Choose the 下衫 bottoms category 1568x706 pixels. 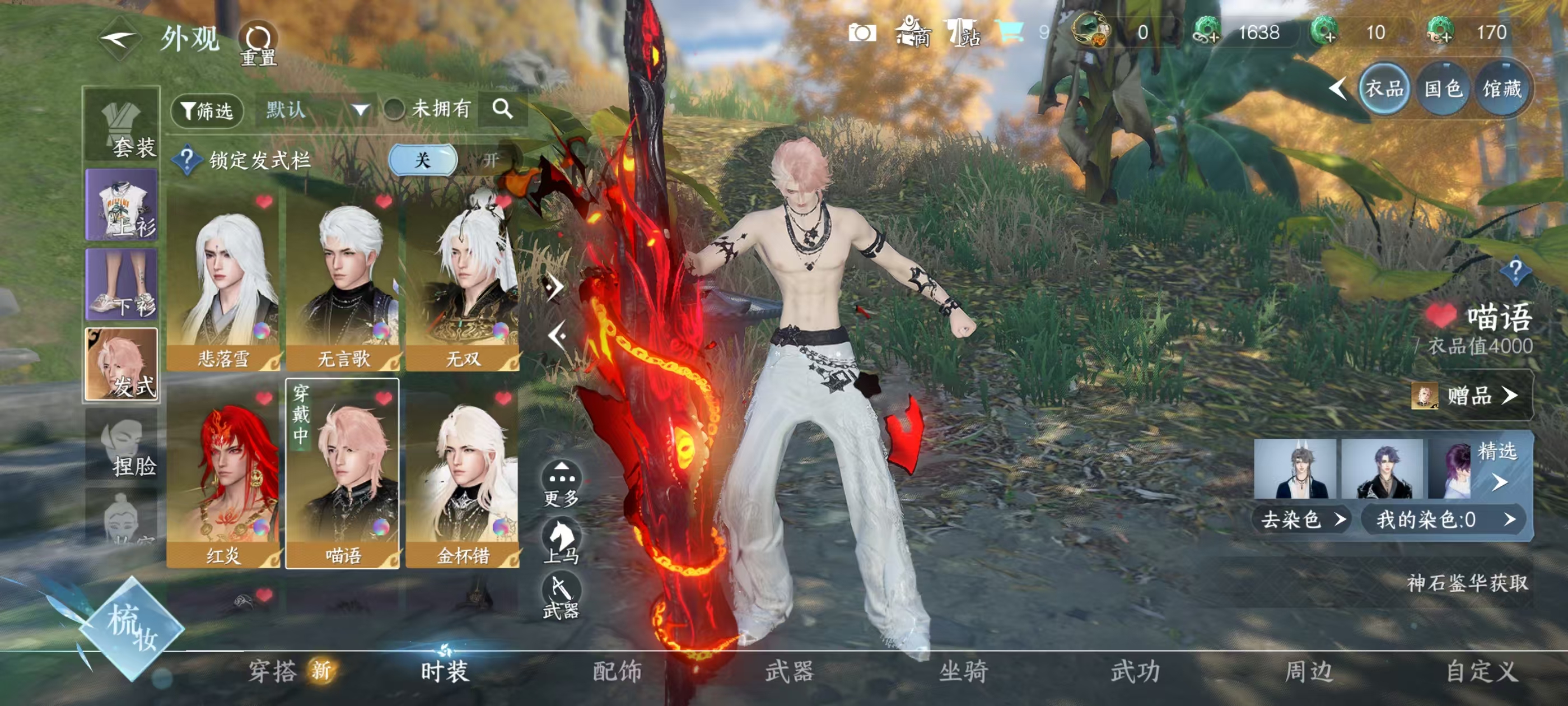[x=122, y=285]
